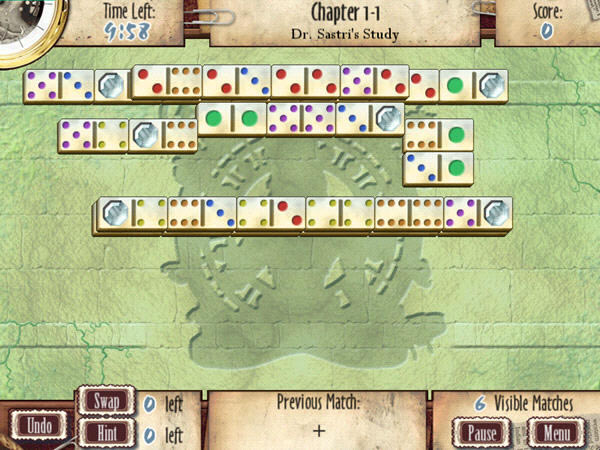Pick the red and blue domino

click(236, 83)
